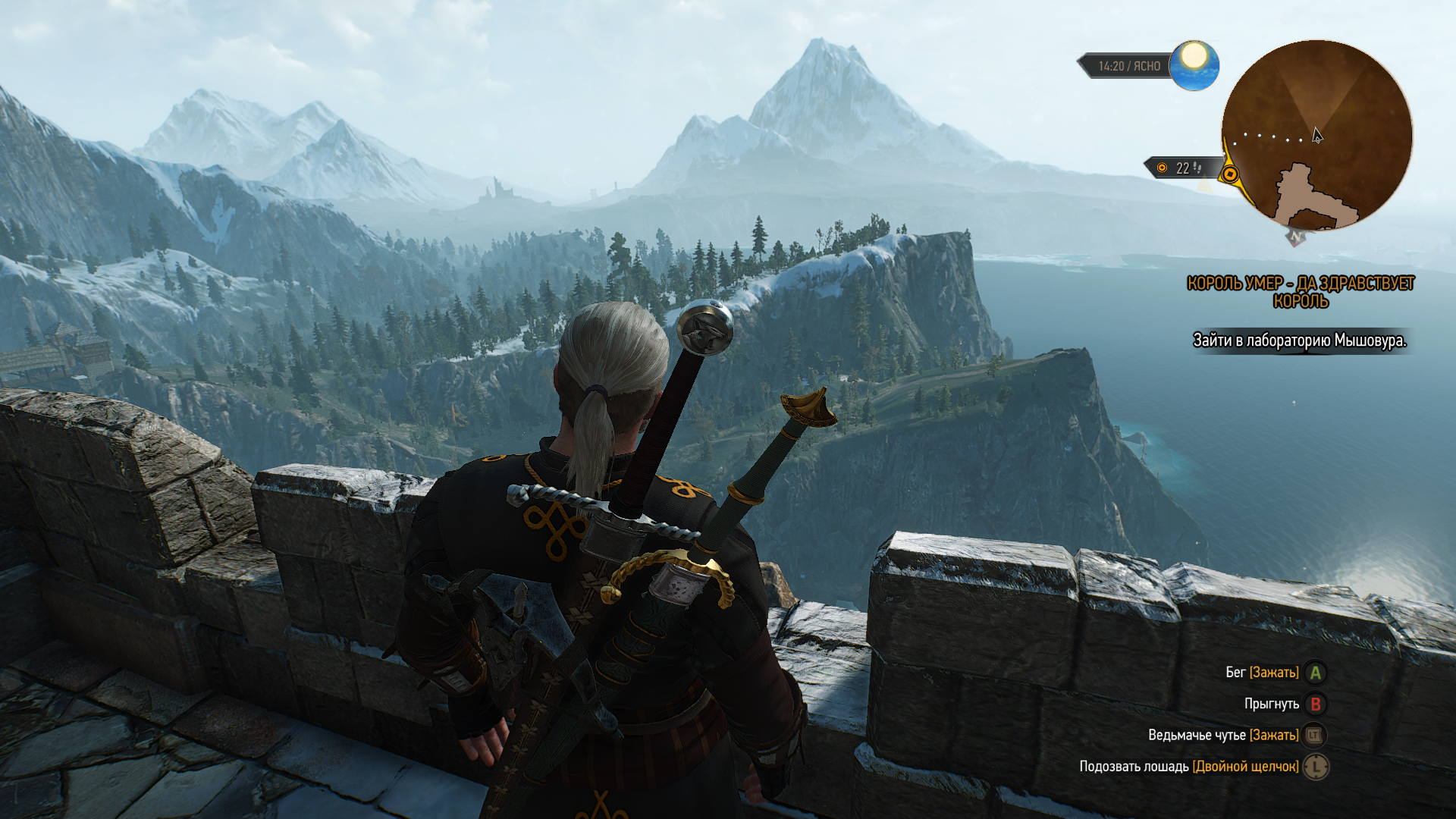Select the sun weather icon
This screenshot has height=819, width=1456.
[x=1194, y=64]
